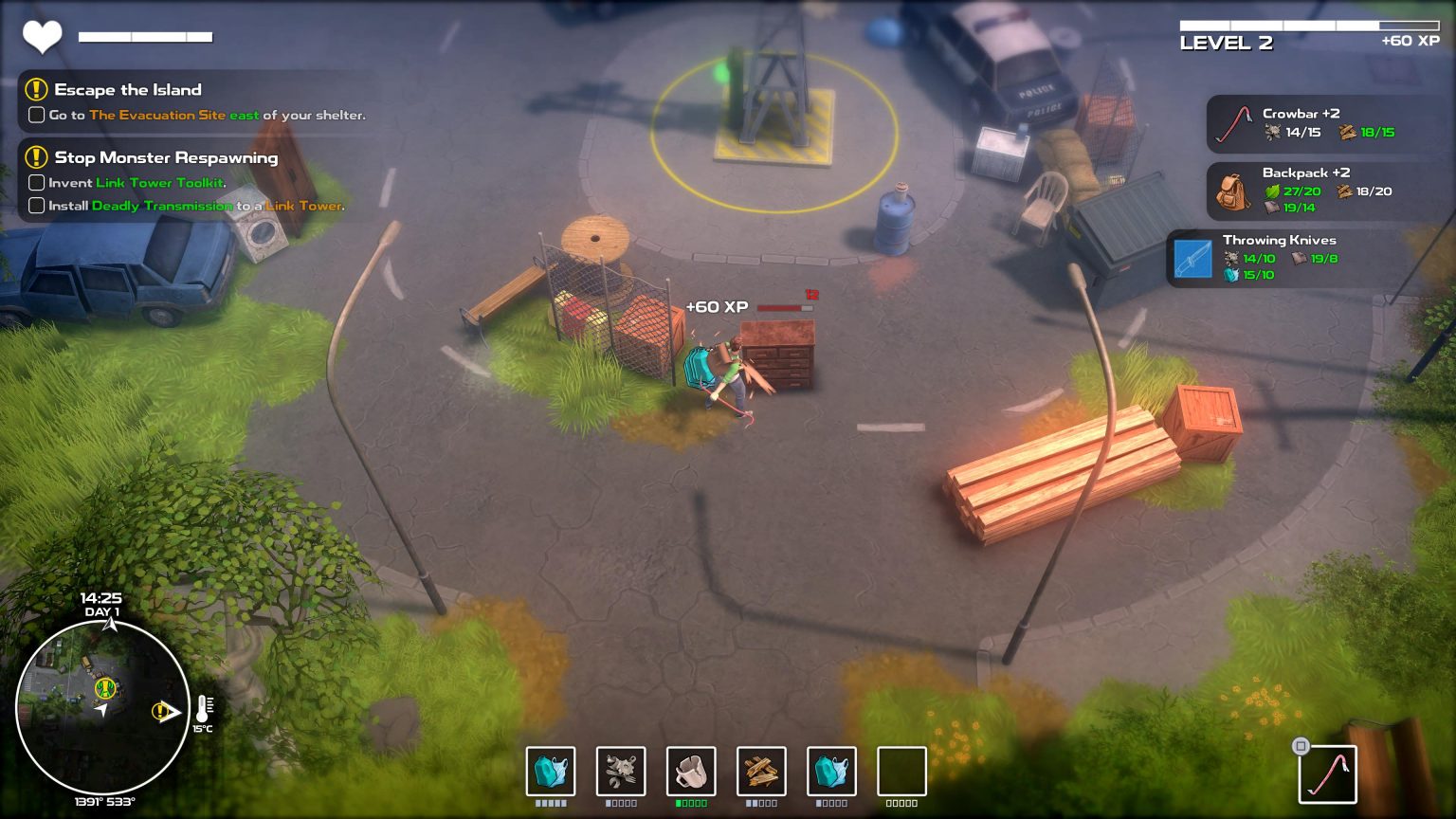Select the Throwing Knives blueprint icon
The image size is (1456, 819).
1193,257
